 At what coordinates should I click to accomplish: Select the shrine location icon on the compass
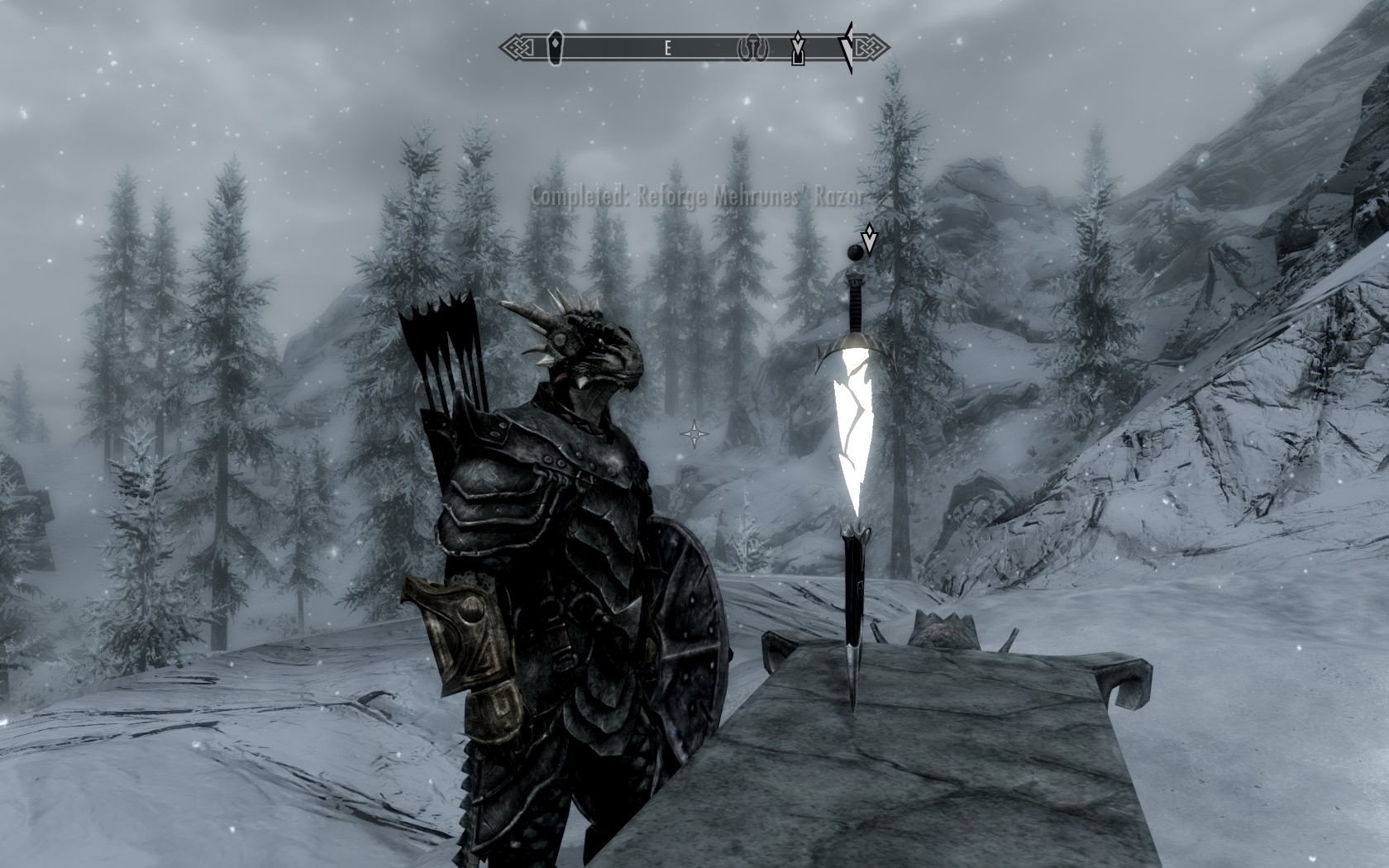pyautogui.click(x=752, y=47)
